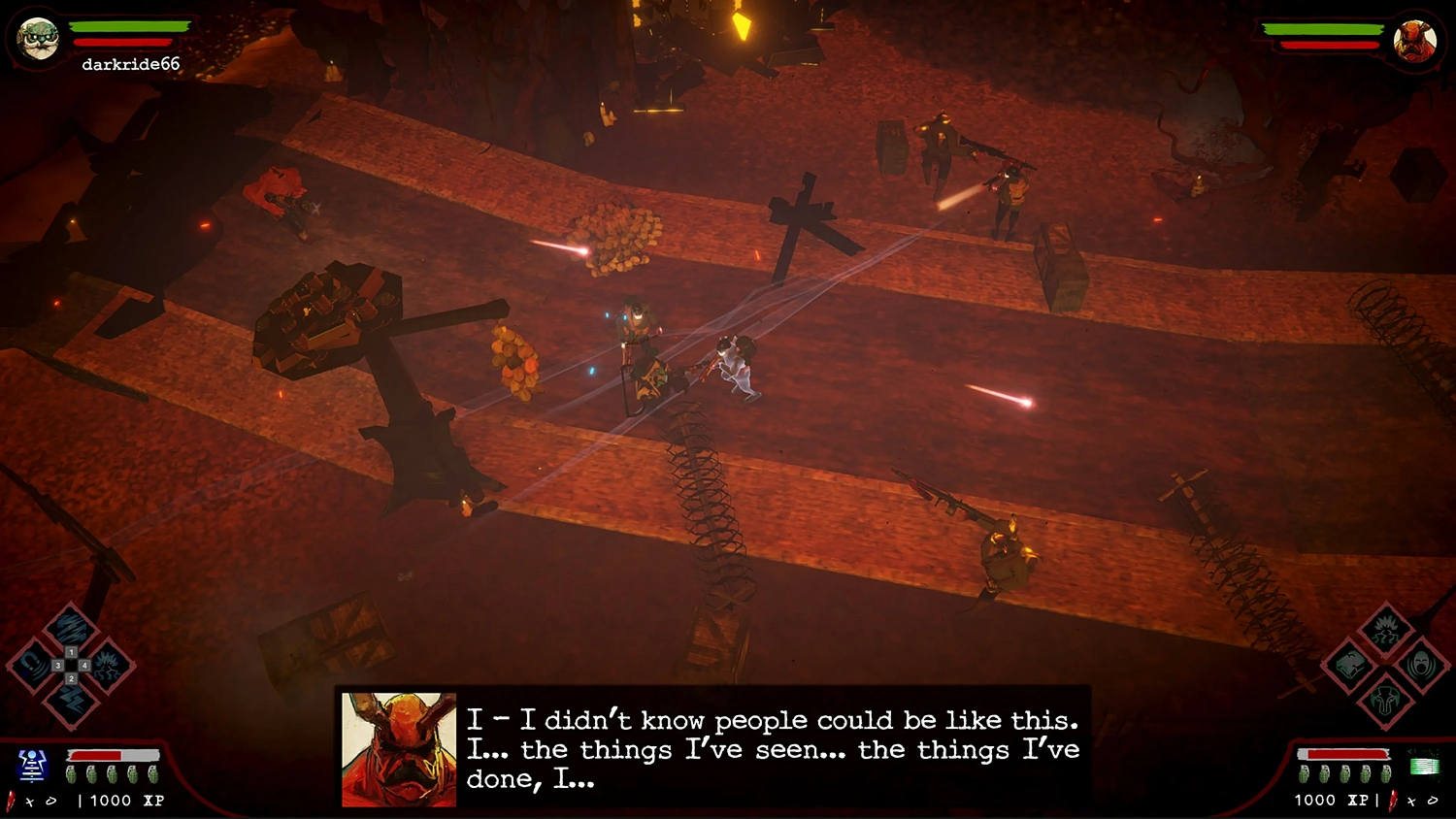The height and width of the screenshot is (819, 1456).
Task: Click a grenade icon in left ammo row
Action: coord(74,772)
